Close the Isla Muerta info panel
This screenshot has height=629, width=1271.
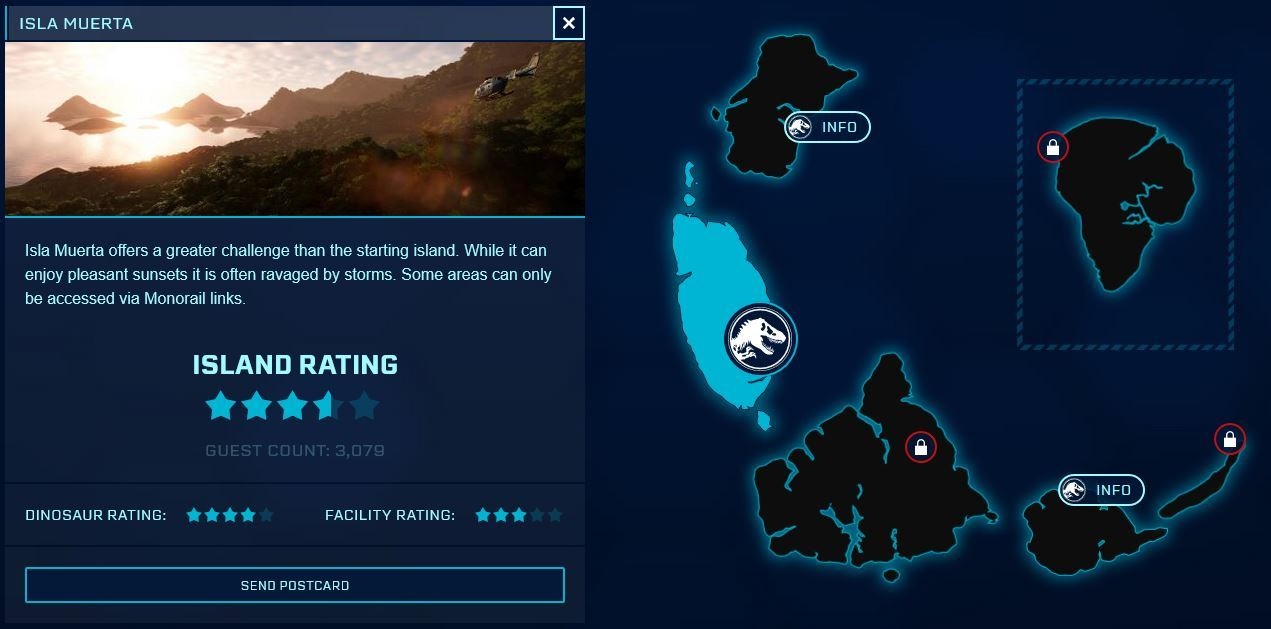pyautogui.click(x=569, y=23)
